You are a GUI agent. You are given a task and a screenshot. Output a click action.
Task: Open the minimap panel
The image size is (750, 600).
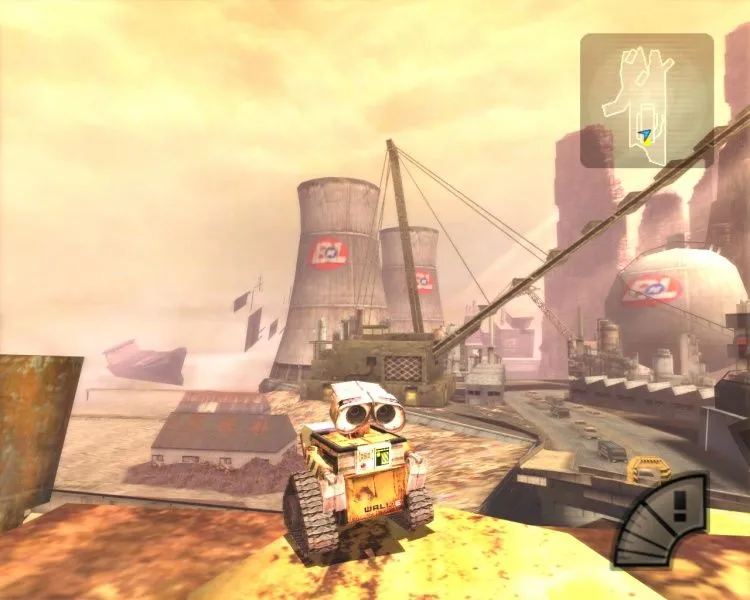[x=647, y=100]
